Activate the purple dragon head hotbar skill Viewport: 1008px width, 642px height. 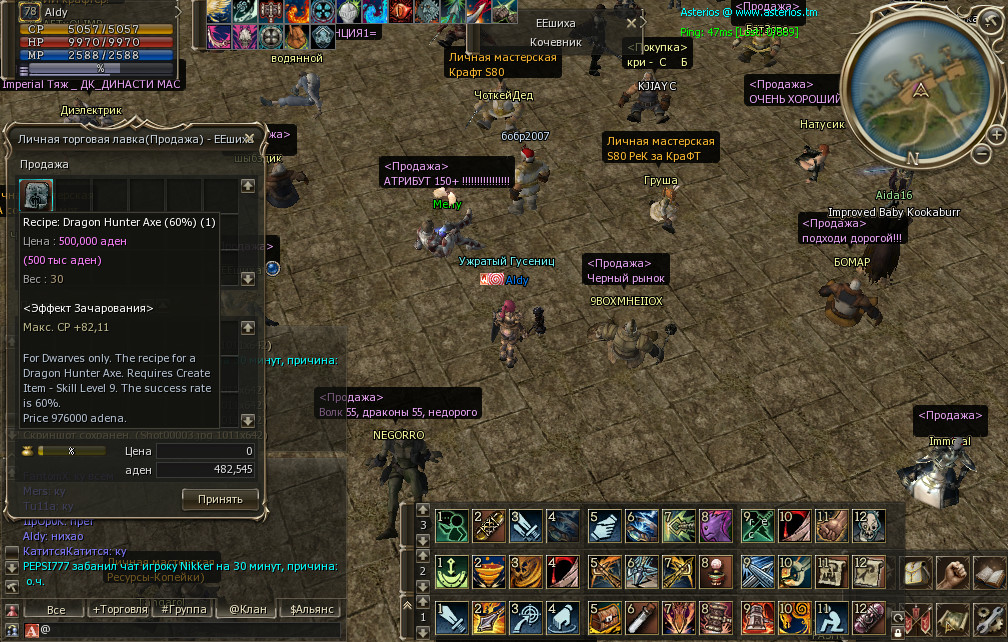point(716,527)
